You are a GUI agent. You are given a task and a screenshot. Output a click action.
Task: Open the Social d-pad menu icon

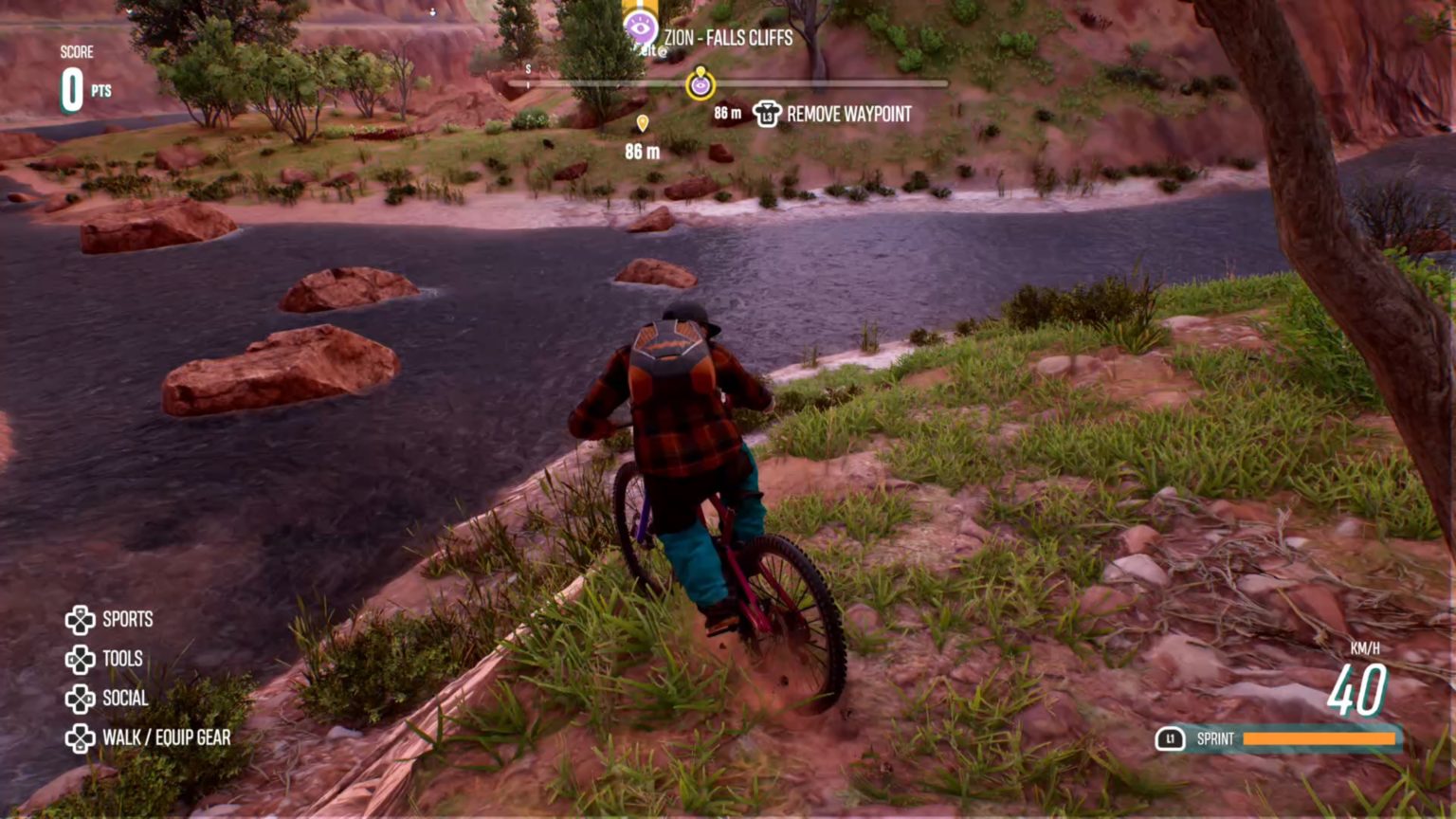[80, 699]
